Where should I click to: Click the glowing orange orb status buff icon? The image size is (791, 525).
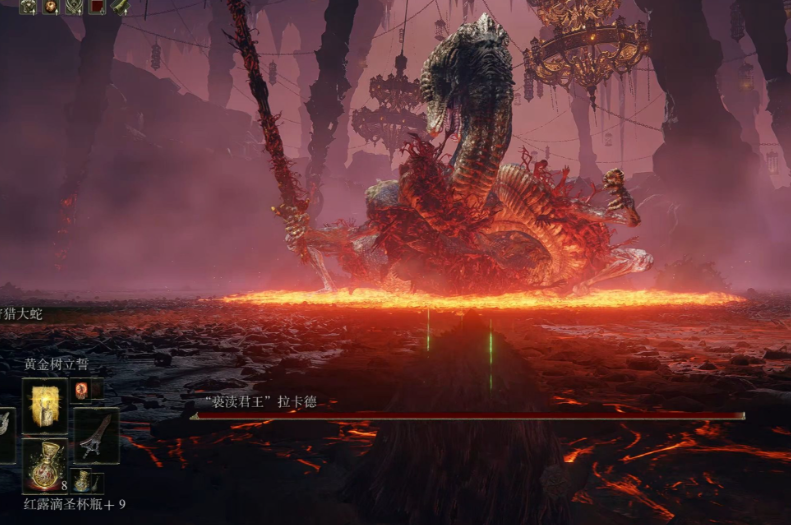click(x=50, y=7)
